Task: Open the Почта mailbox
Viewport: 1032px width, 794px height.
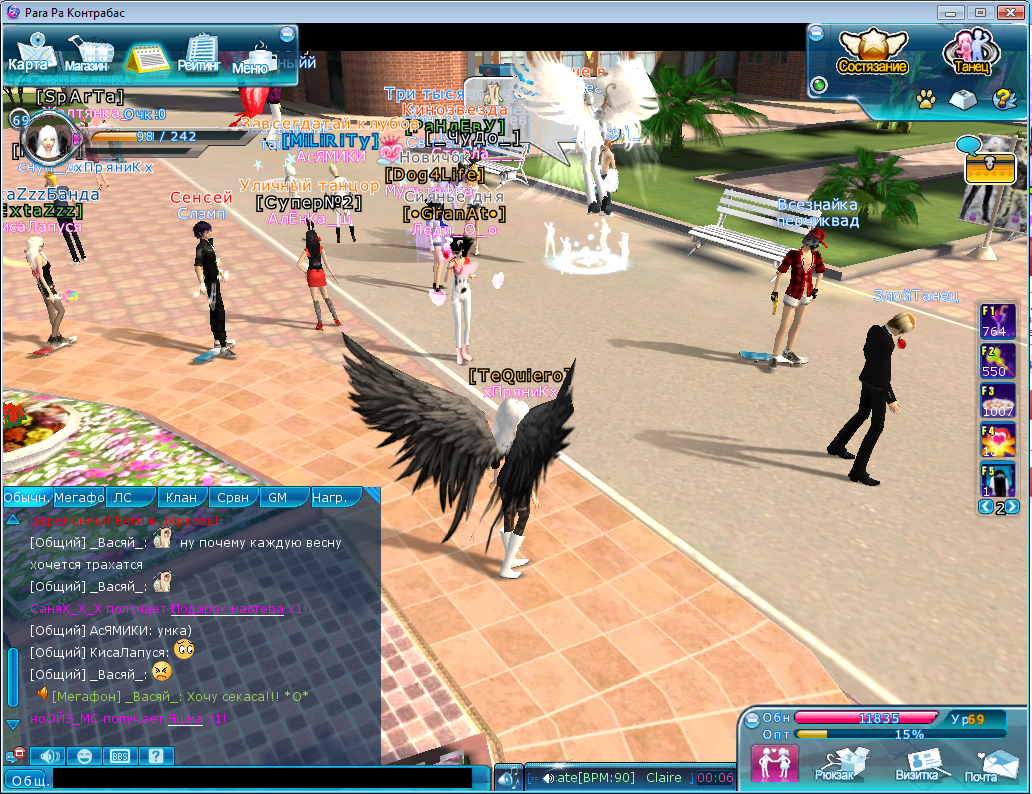Action: (981, 765)
